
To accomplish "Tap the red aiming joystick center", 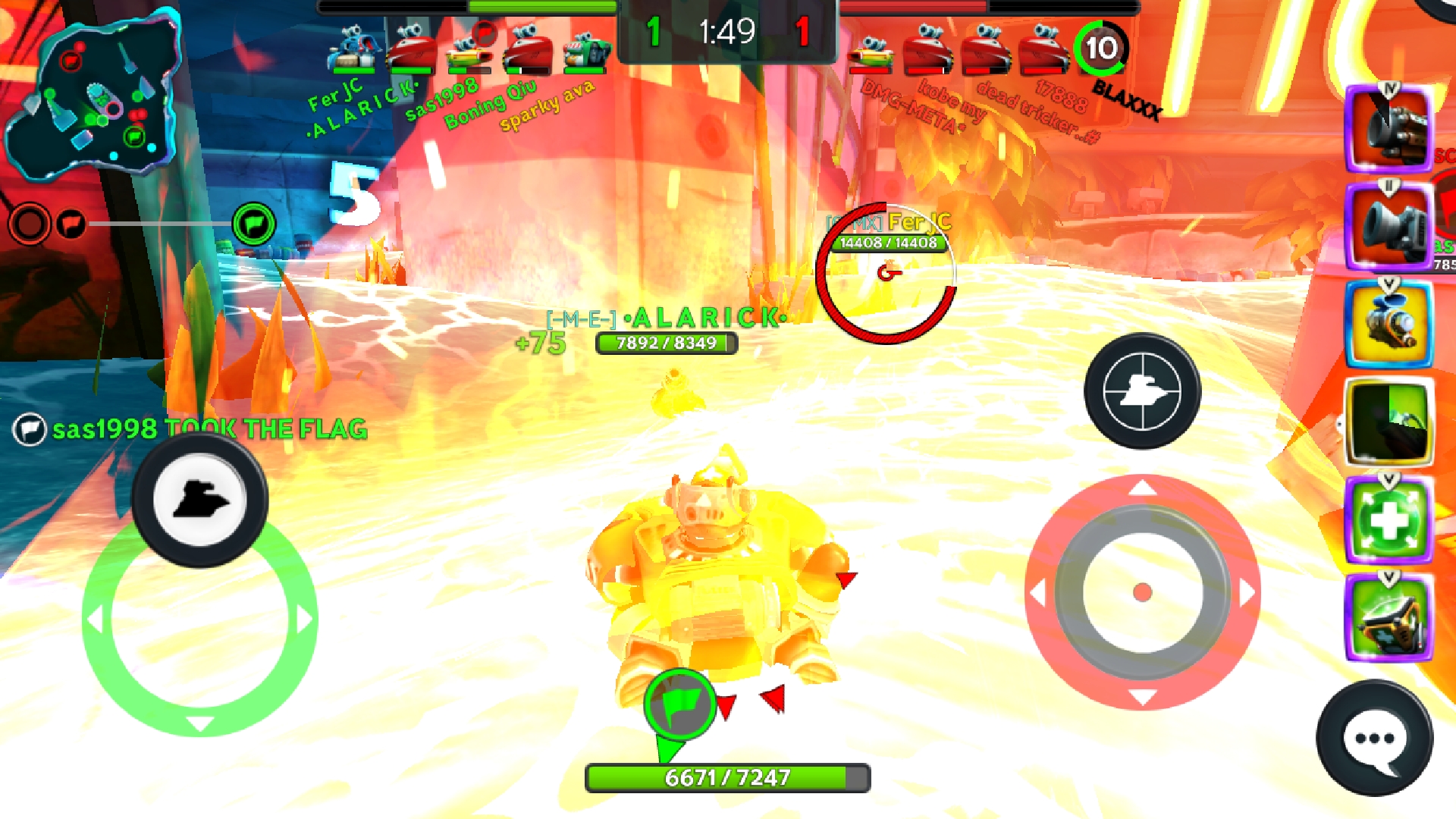I will [1142, 592].
